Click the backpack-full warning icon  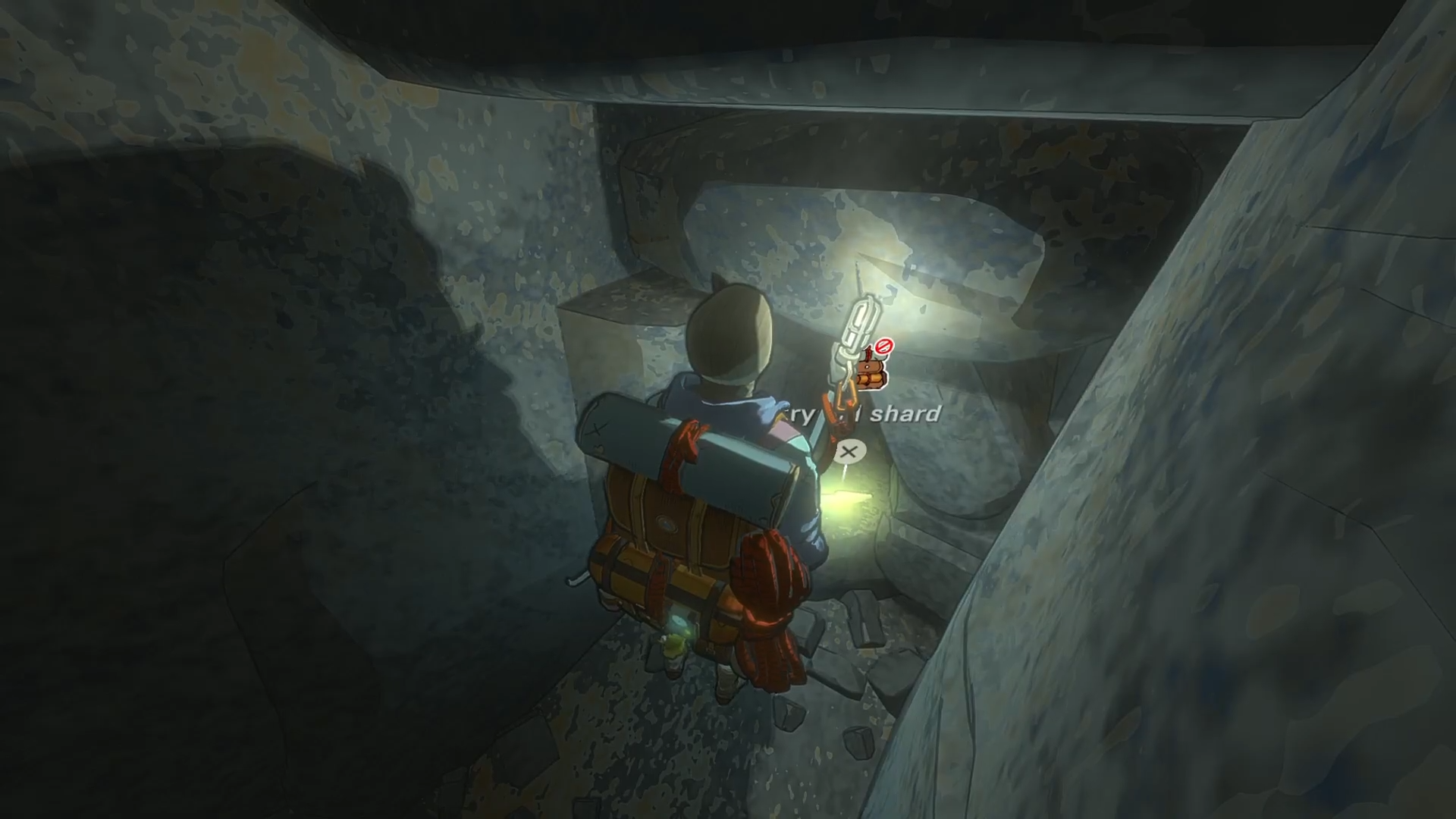(x=871, y=369)
